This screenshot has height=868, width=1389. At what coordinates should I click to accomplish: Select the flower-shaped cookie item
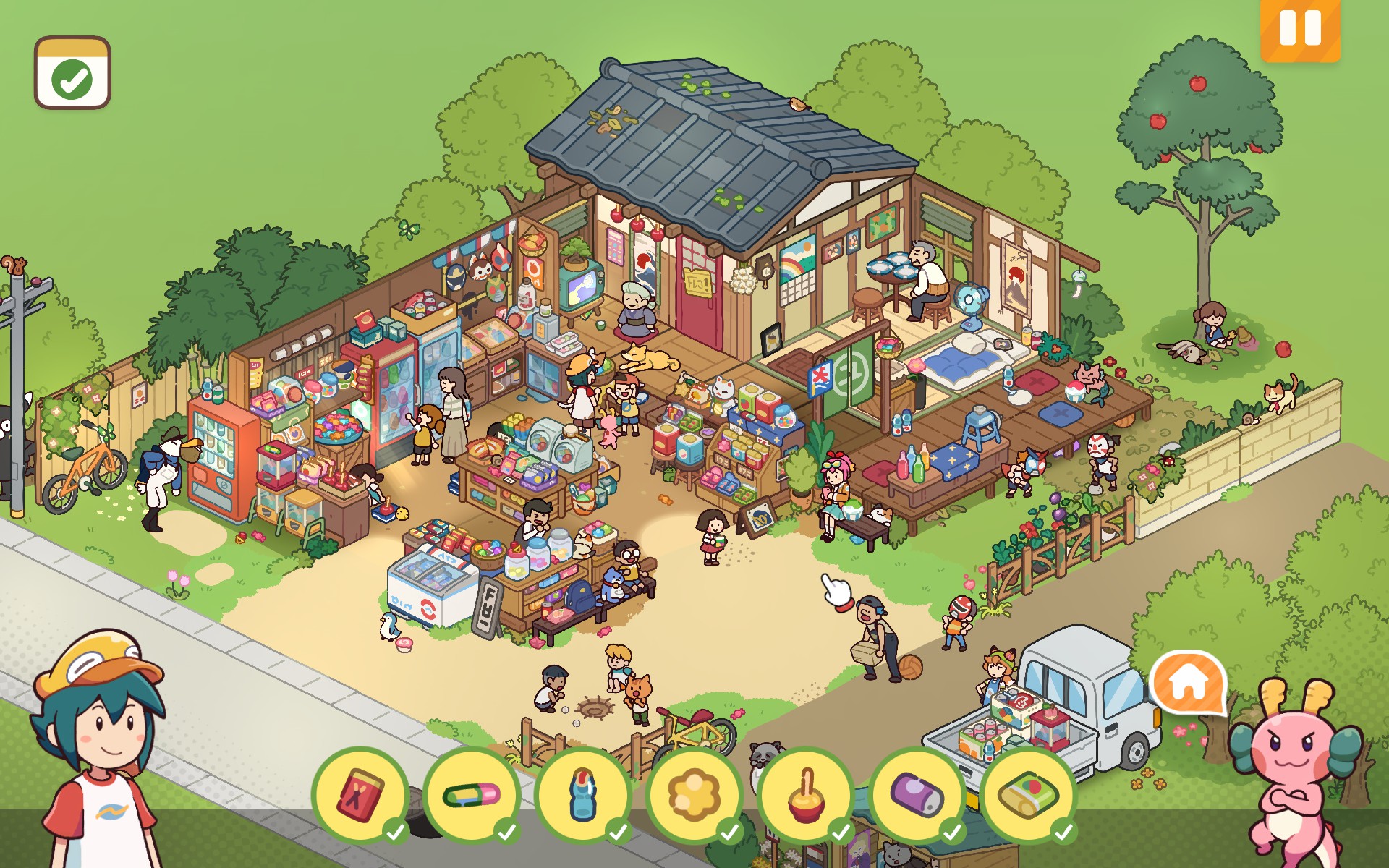694,795
